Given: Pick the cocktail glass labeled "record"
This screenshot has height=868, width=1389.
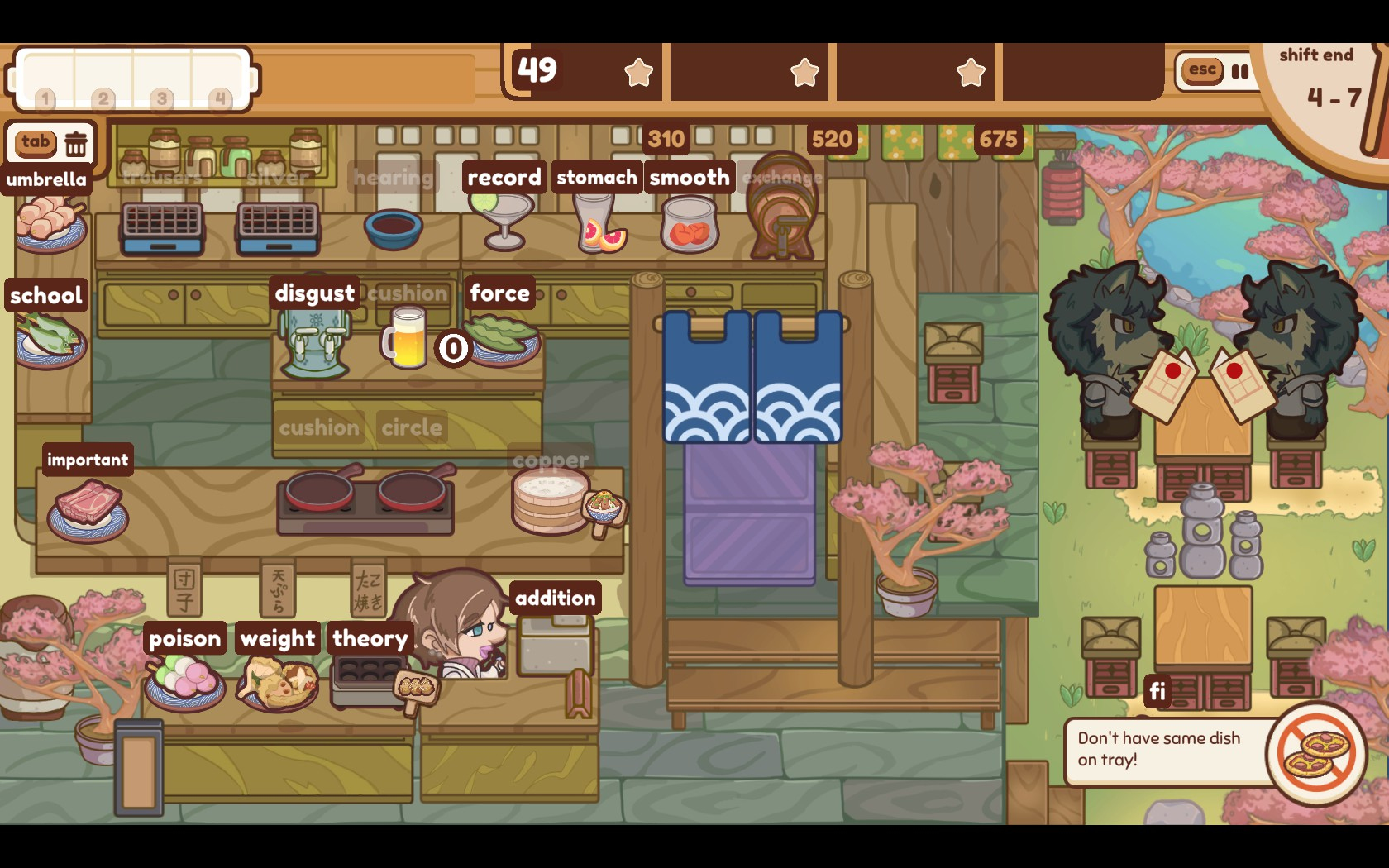Looking at the screenshot, I should 504,218.
